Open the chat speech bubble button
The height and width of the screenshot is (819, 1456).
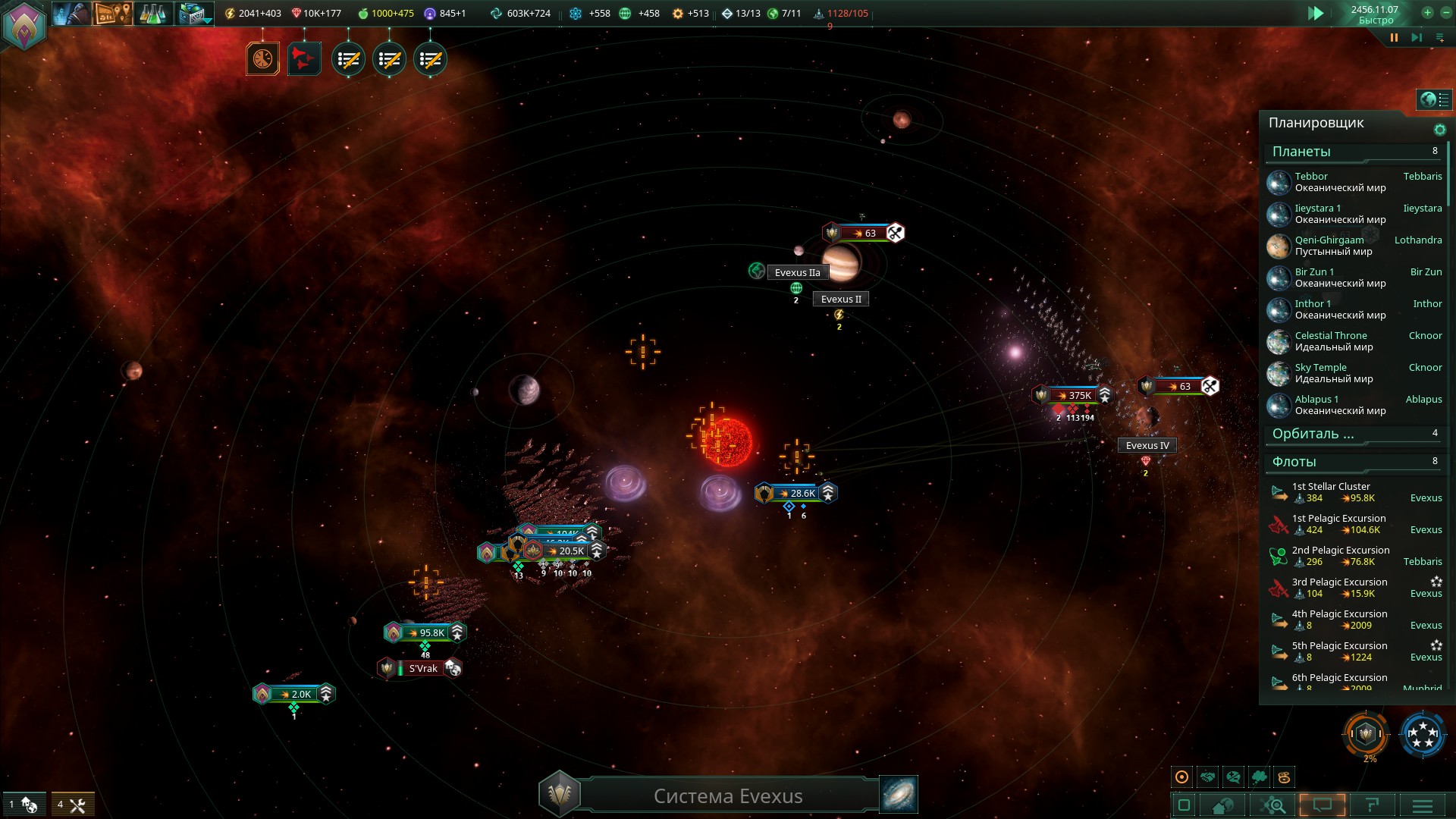pos(1323,805)
